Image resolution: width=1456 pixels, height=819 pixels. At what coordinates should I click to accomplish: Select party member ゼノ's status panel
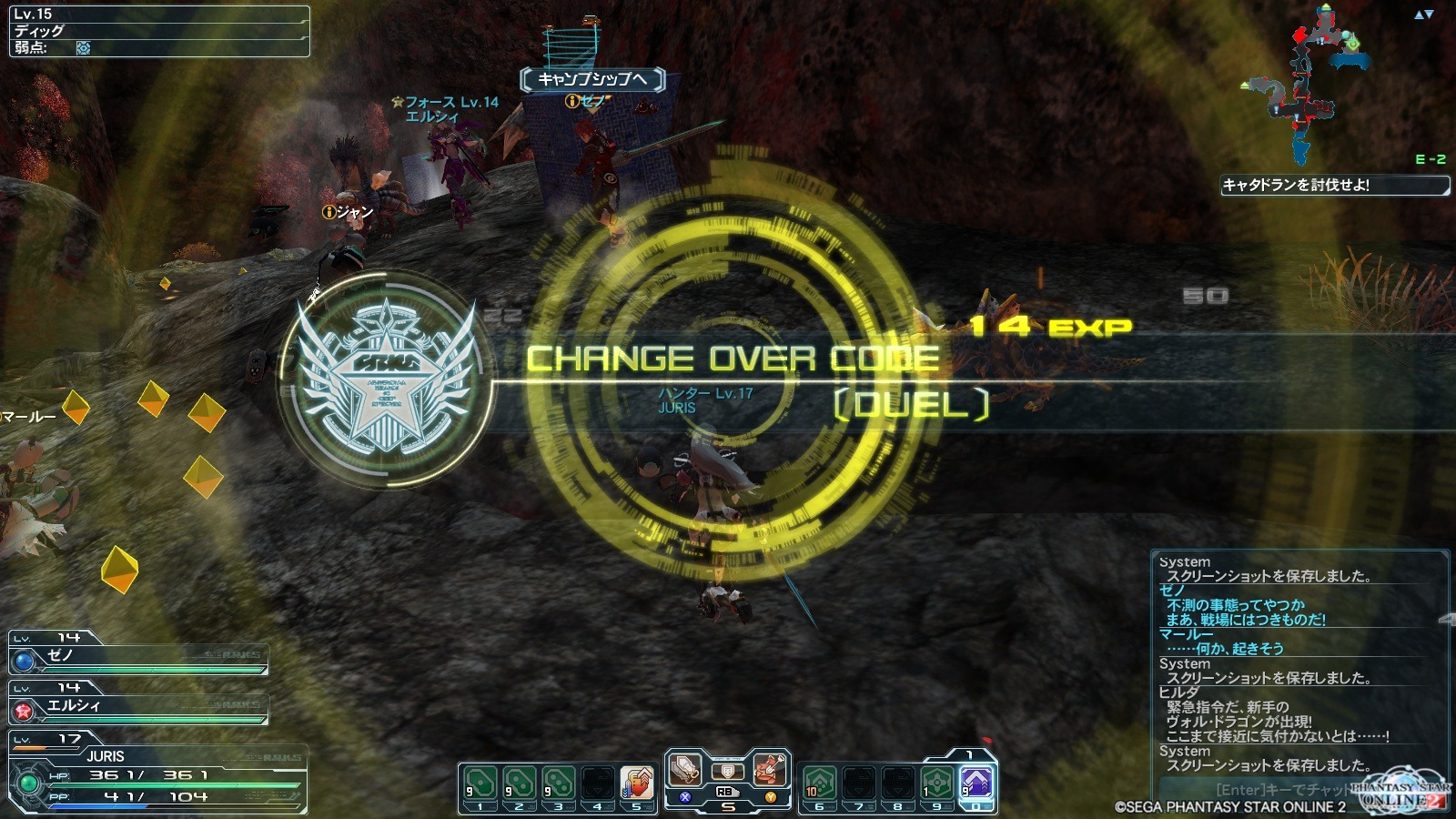(138, 656)
